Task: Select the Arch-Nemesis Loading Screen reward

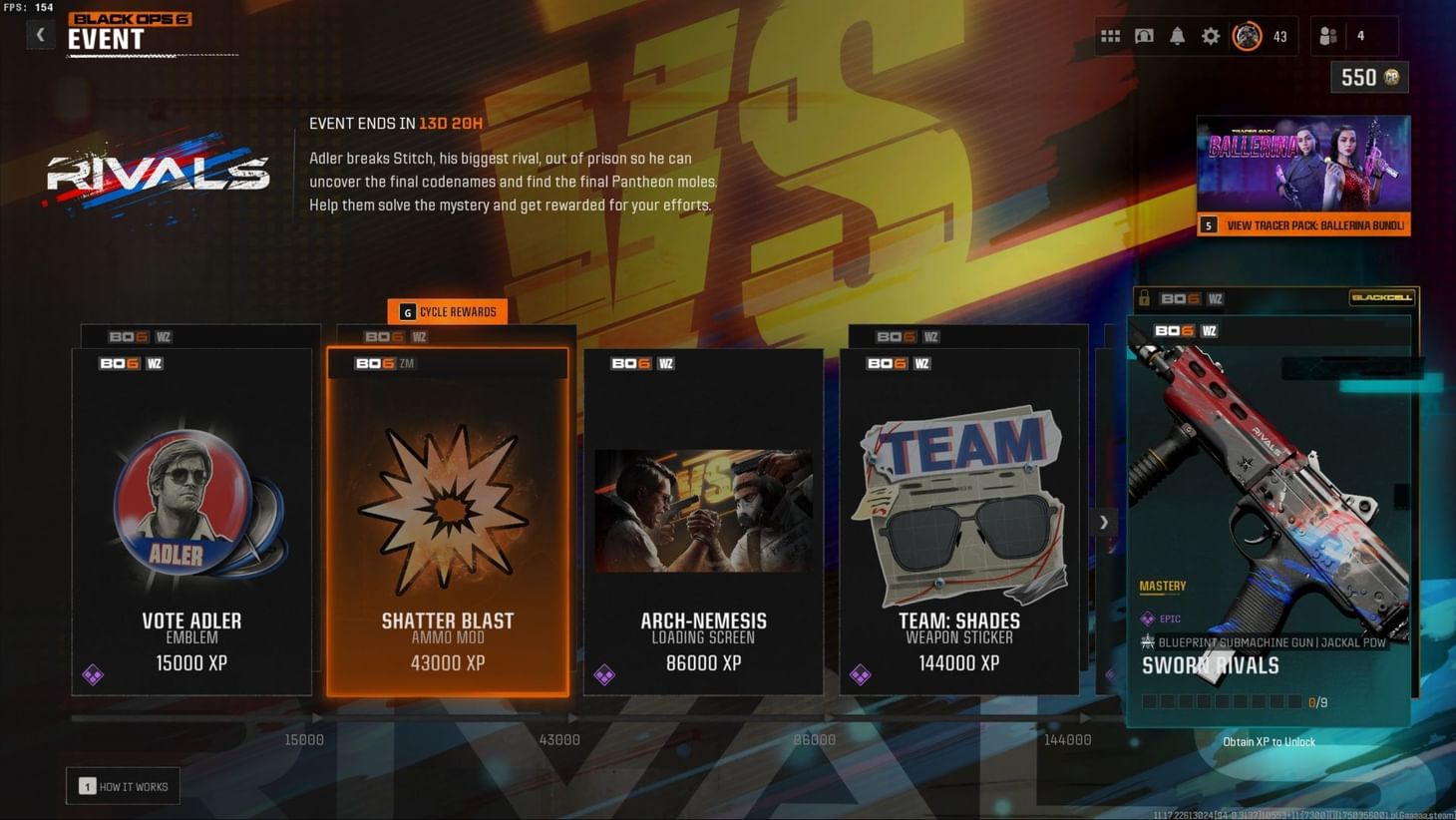Action: tap(703, 519)
